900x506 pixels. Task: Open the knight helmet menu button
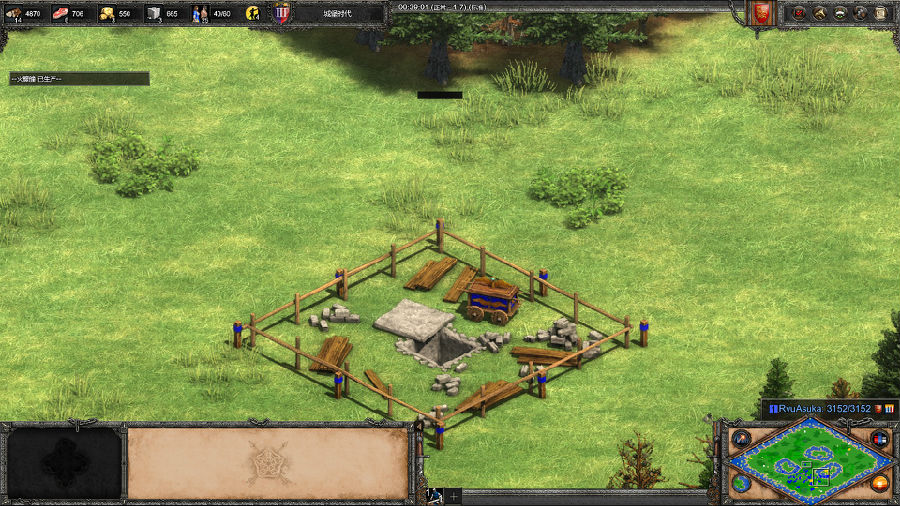(859, 13)
